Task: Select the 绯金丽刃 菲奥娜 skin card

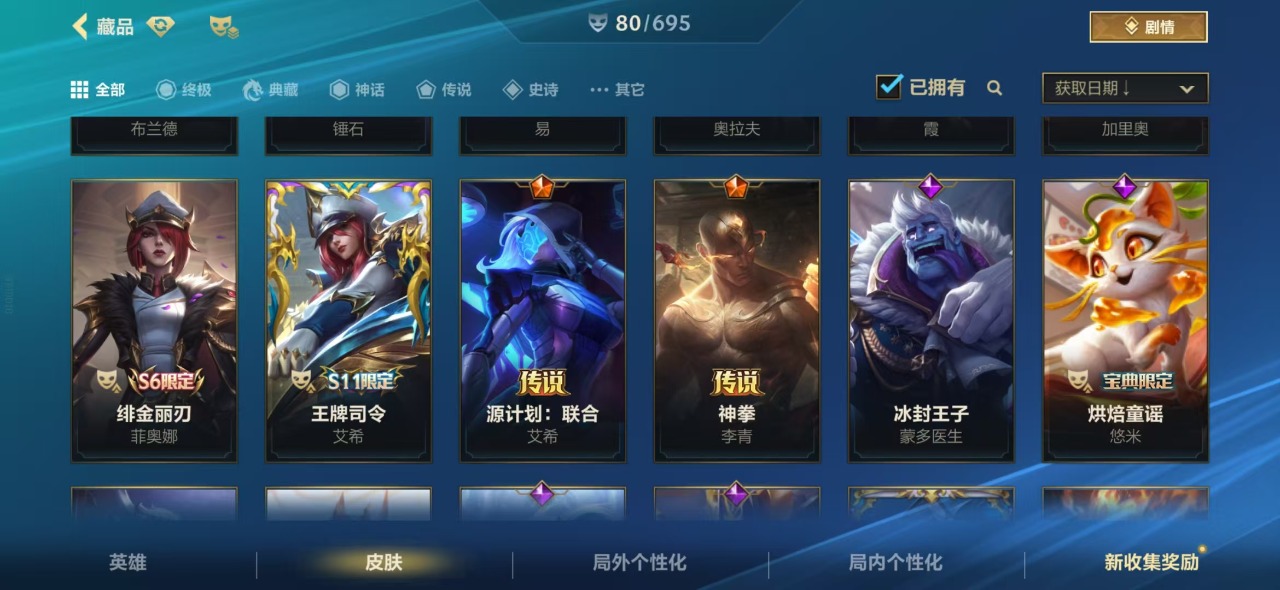Action: 154,320
